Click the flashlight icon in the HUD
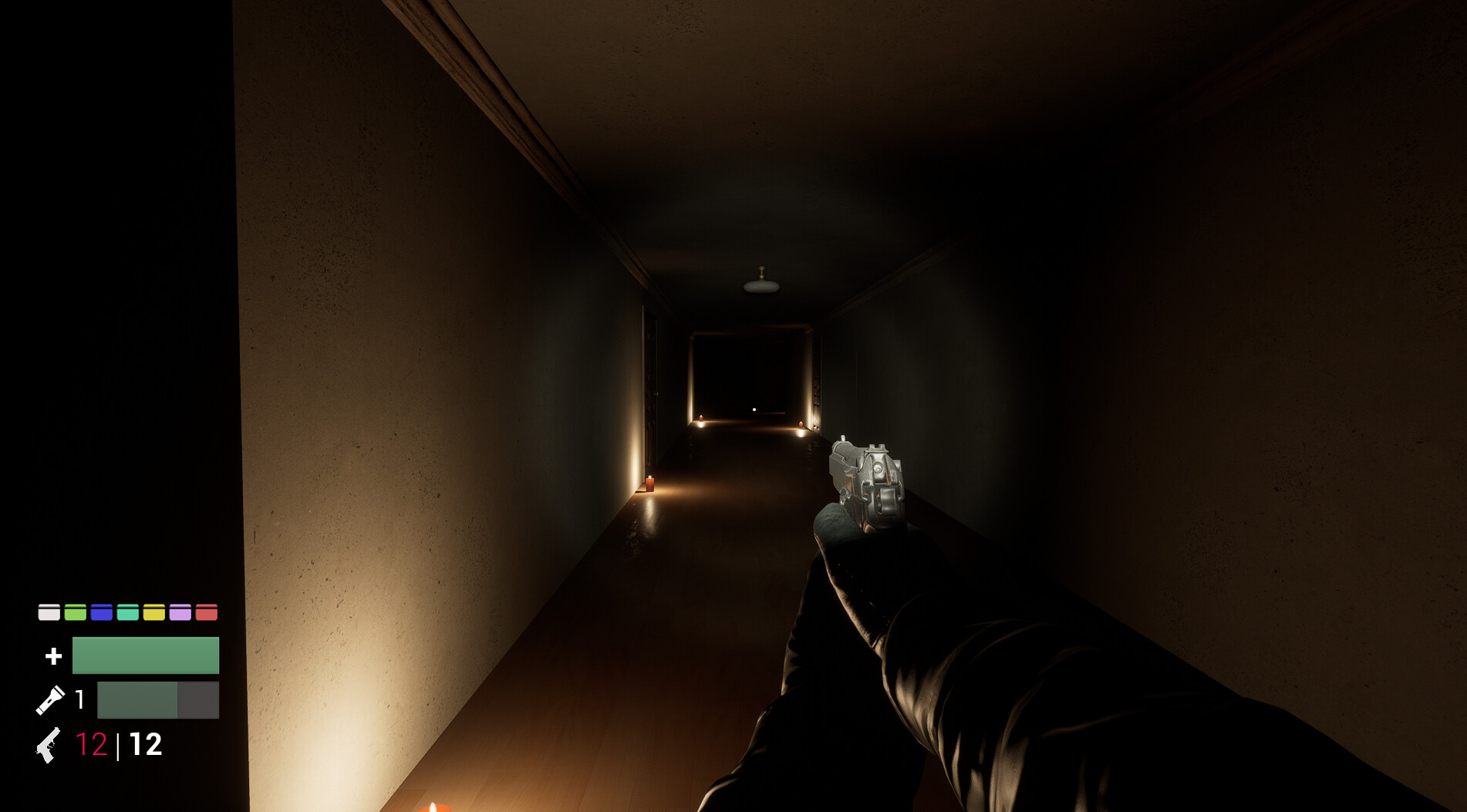Screen dimensions: 1467x812 click(x=51, y=700)
